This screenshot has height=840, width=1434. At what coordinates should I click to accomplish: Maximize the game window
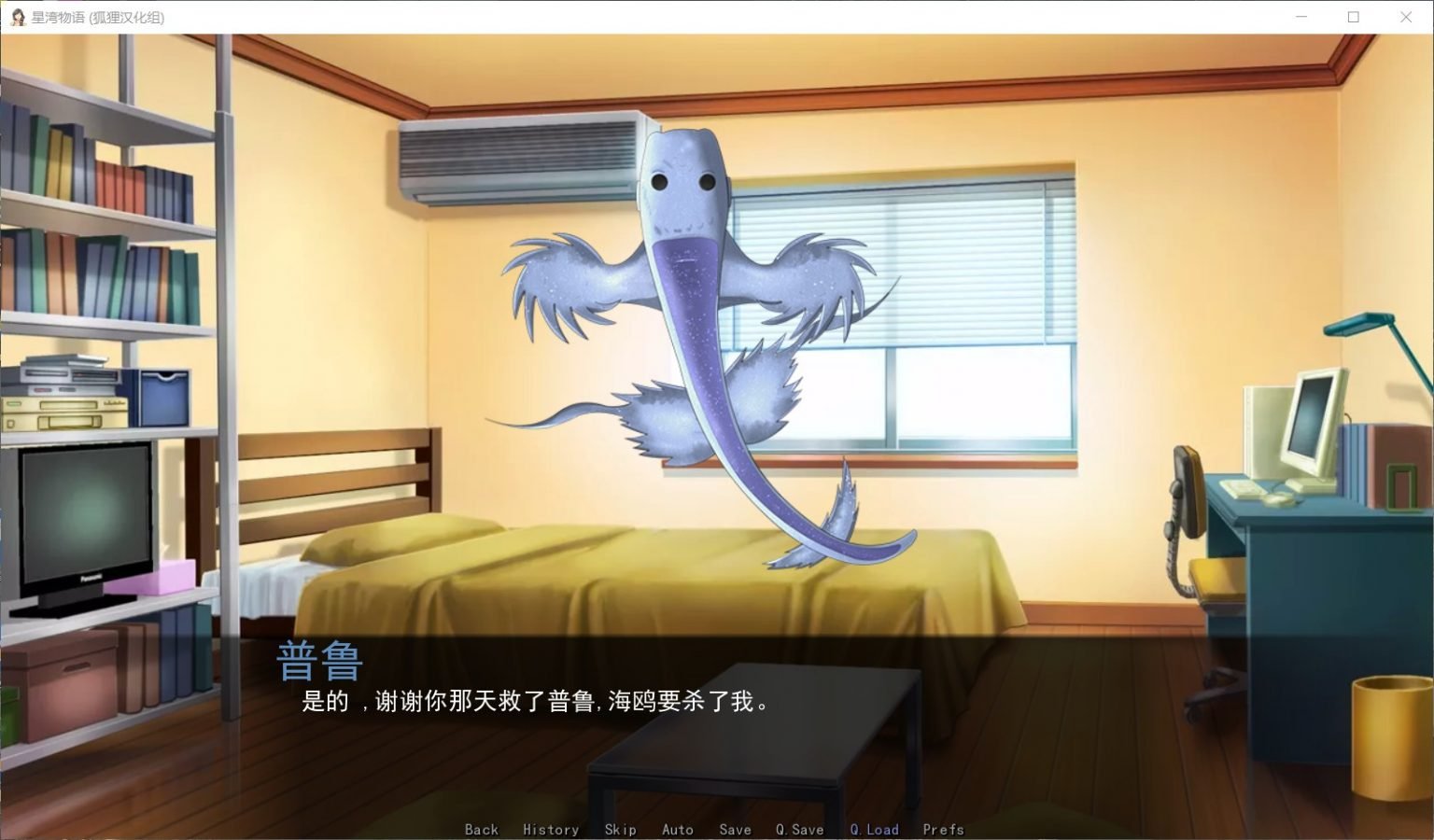click(x=1353, y=16)
